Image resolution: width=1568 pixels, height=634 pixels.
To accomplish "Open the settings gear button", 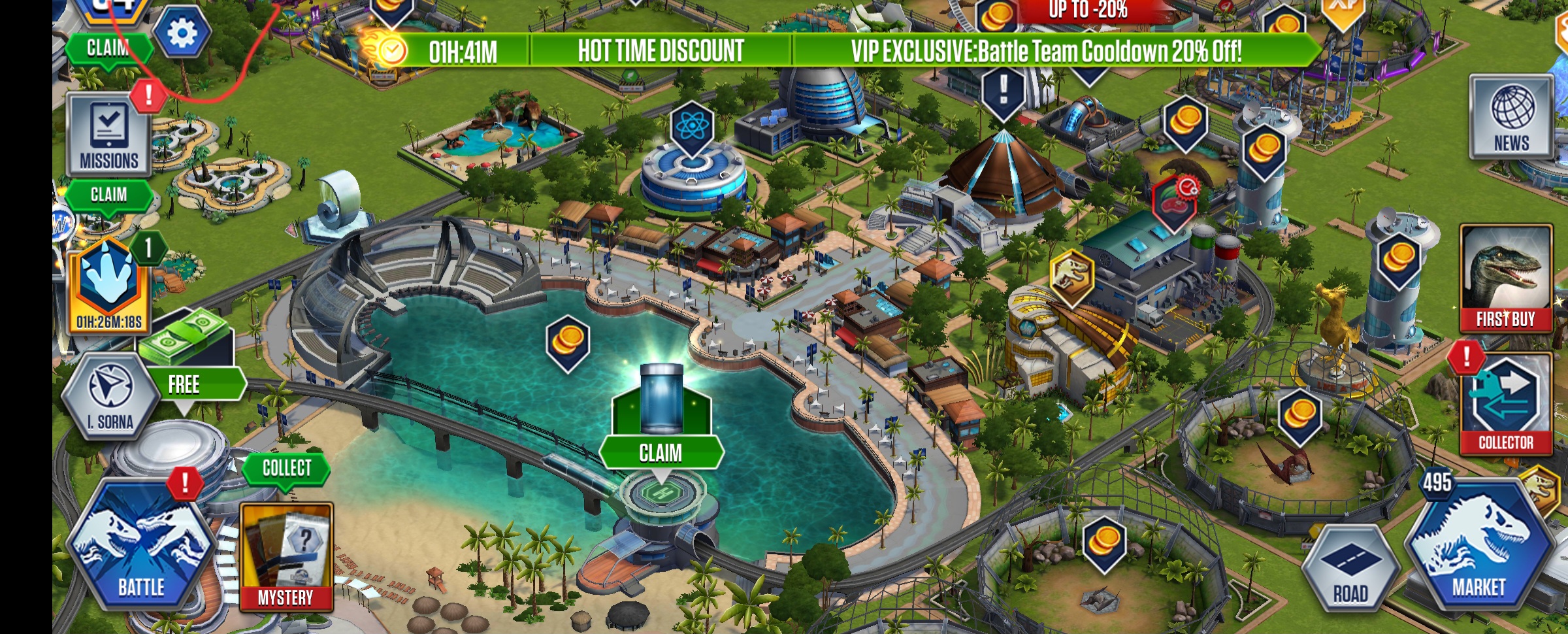I will click(182, 32).
